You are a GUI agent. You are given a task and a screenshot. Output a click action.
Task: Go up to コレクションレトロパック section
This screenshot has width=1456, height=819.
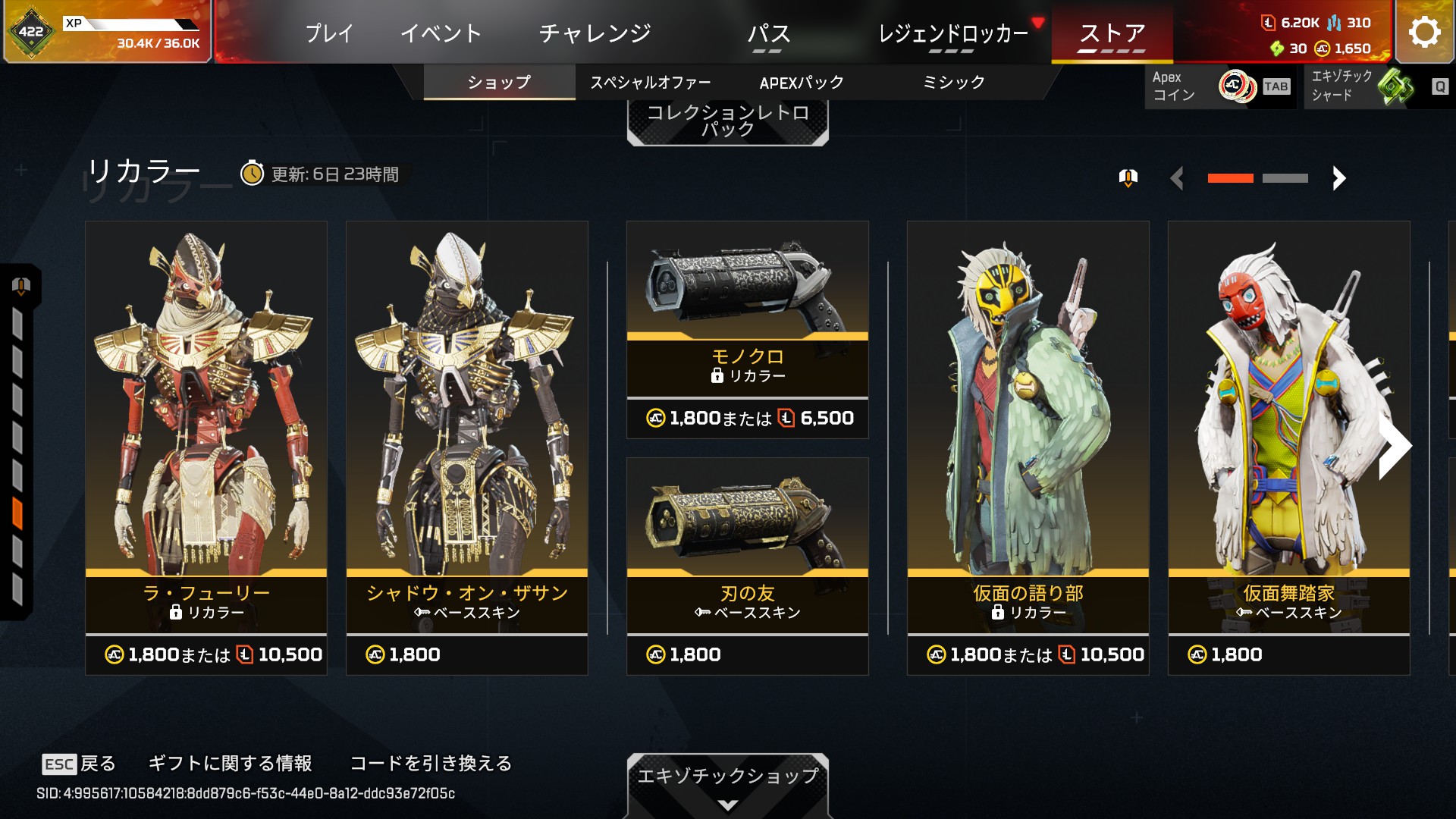728,121
